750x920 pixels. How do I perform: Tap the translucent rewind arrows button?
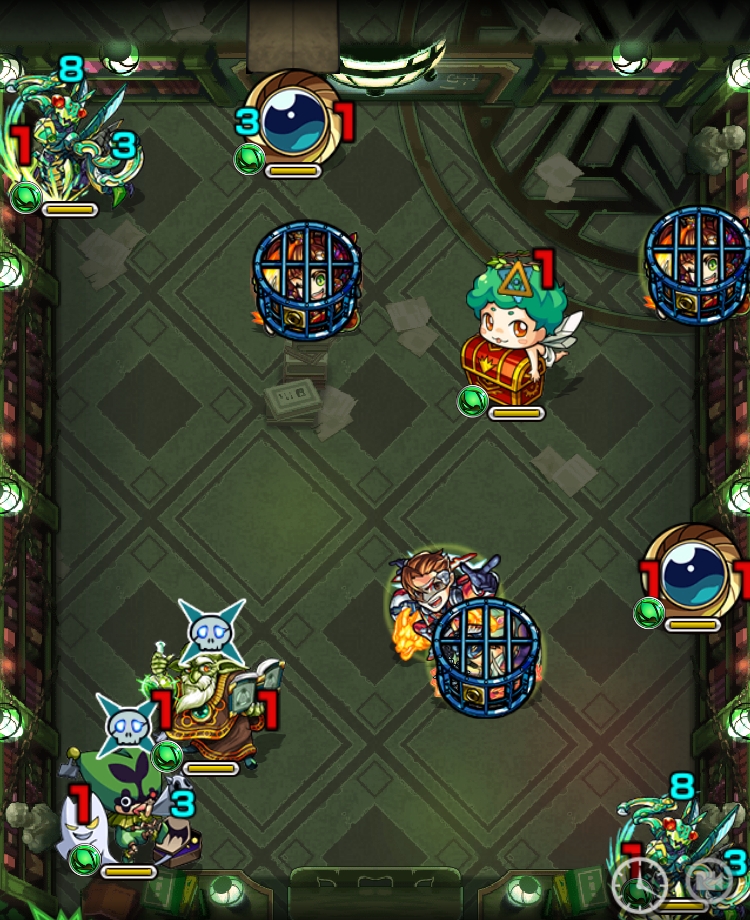click(708, 882)
